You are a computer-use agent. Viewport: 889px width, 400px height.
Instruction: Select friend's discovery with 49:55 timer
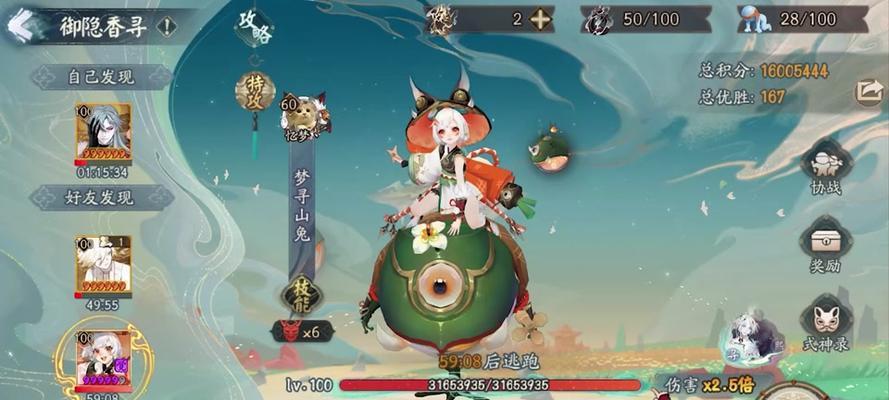[103, 265]
